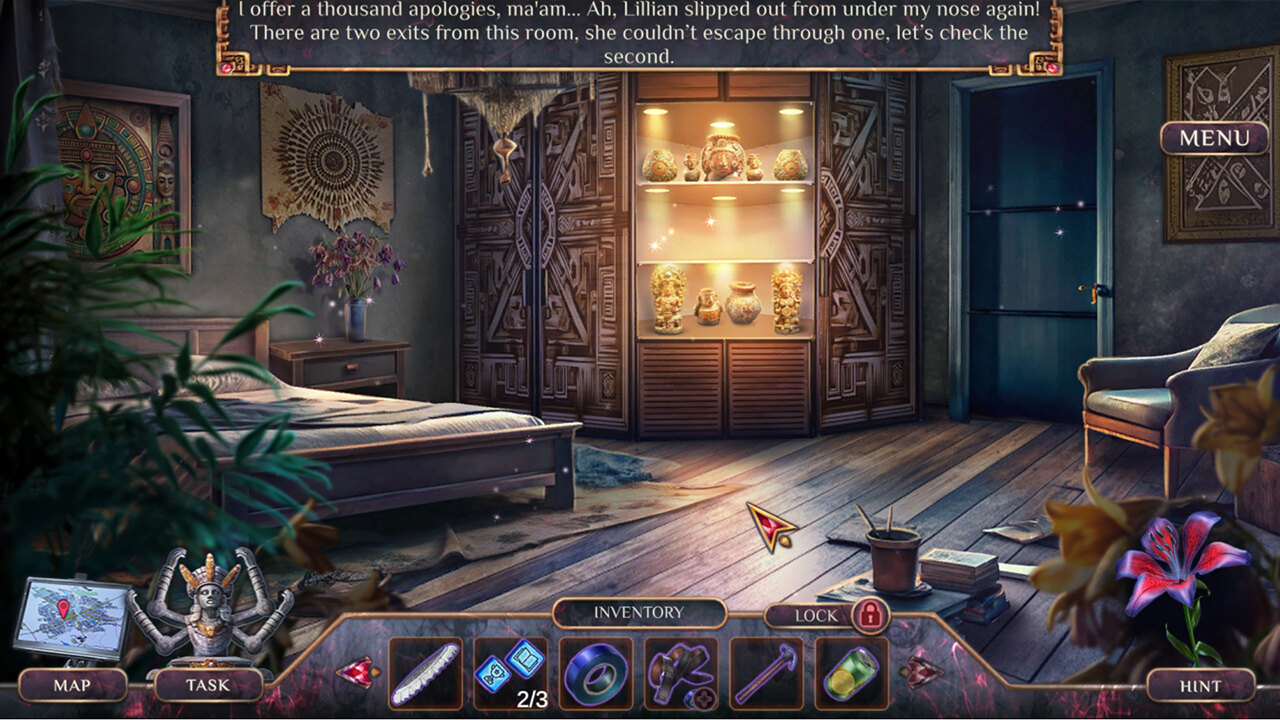Show the current Task
Viewport: 1280px width, 720px height.
pyautogui.click(x=207, y=685)
